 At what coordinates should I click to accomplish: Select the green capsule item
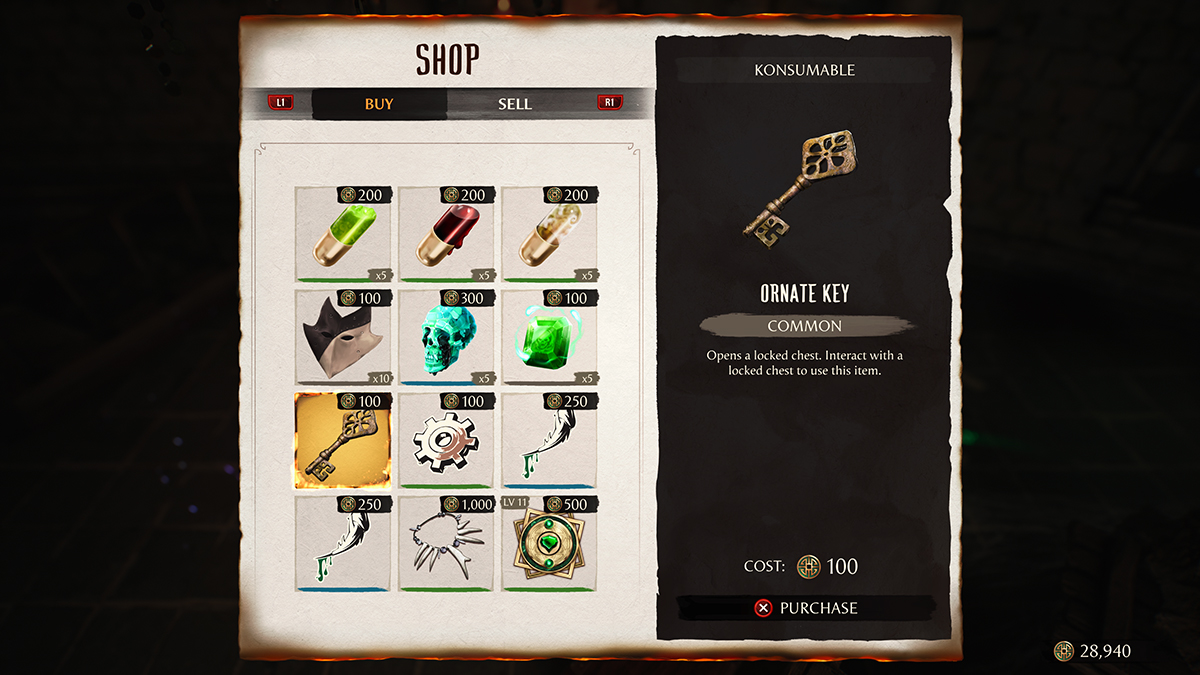coord(343,236)
